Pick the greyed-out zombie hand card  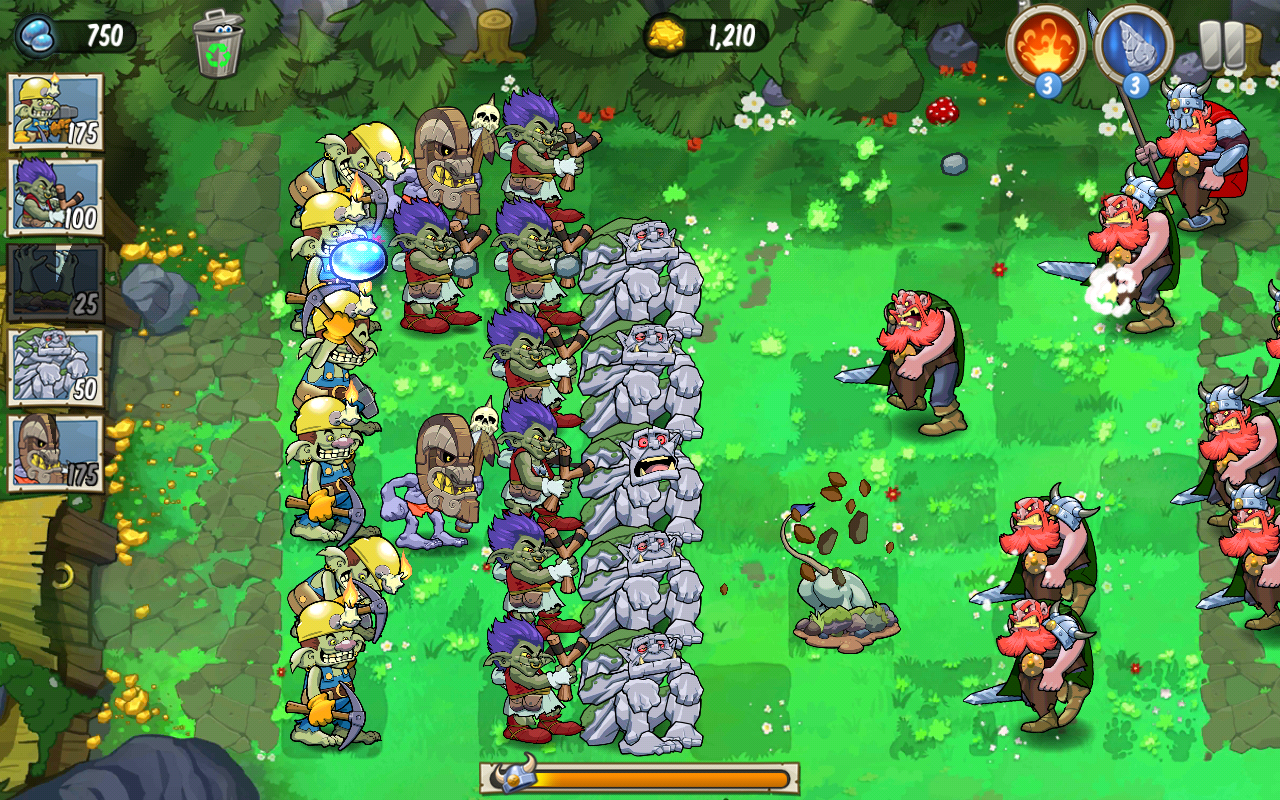click(x=56, y=282)
